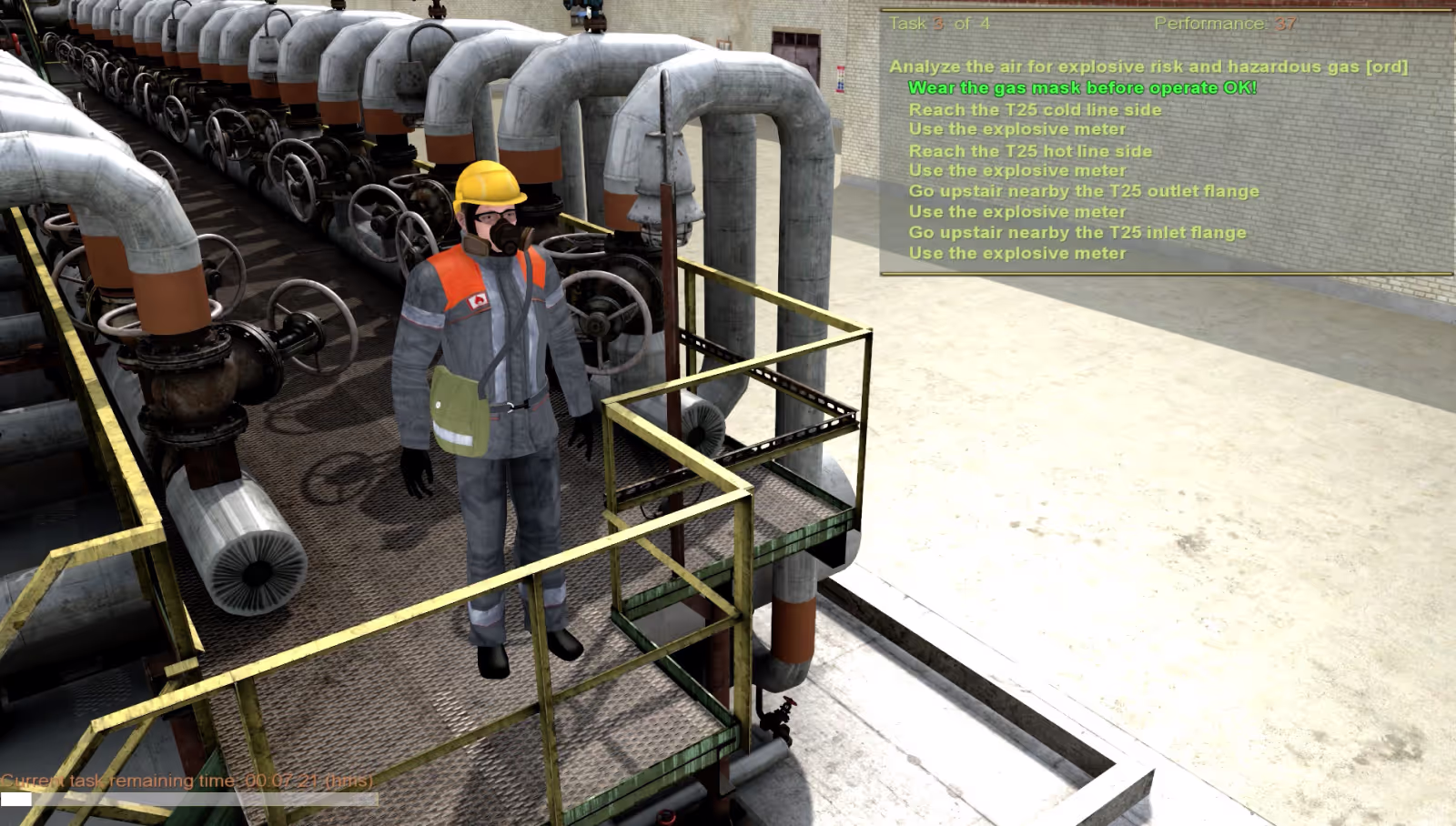Check off the 'Reach the T25 cold line side' step
The height and width of the screenshot is (826, 1456).
1035,109
